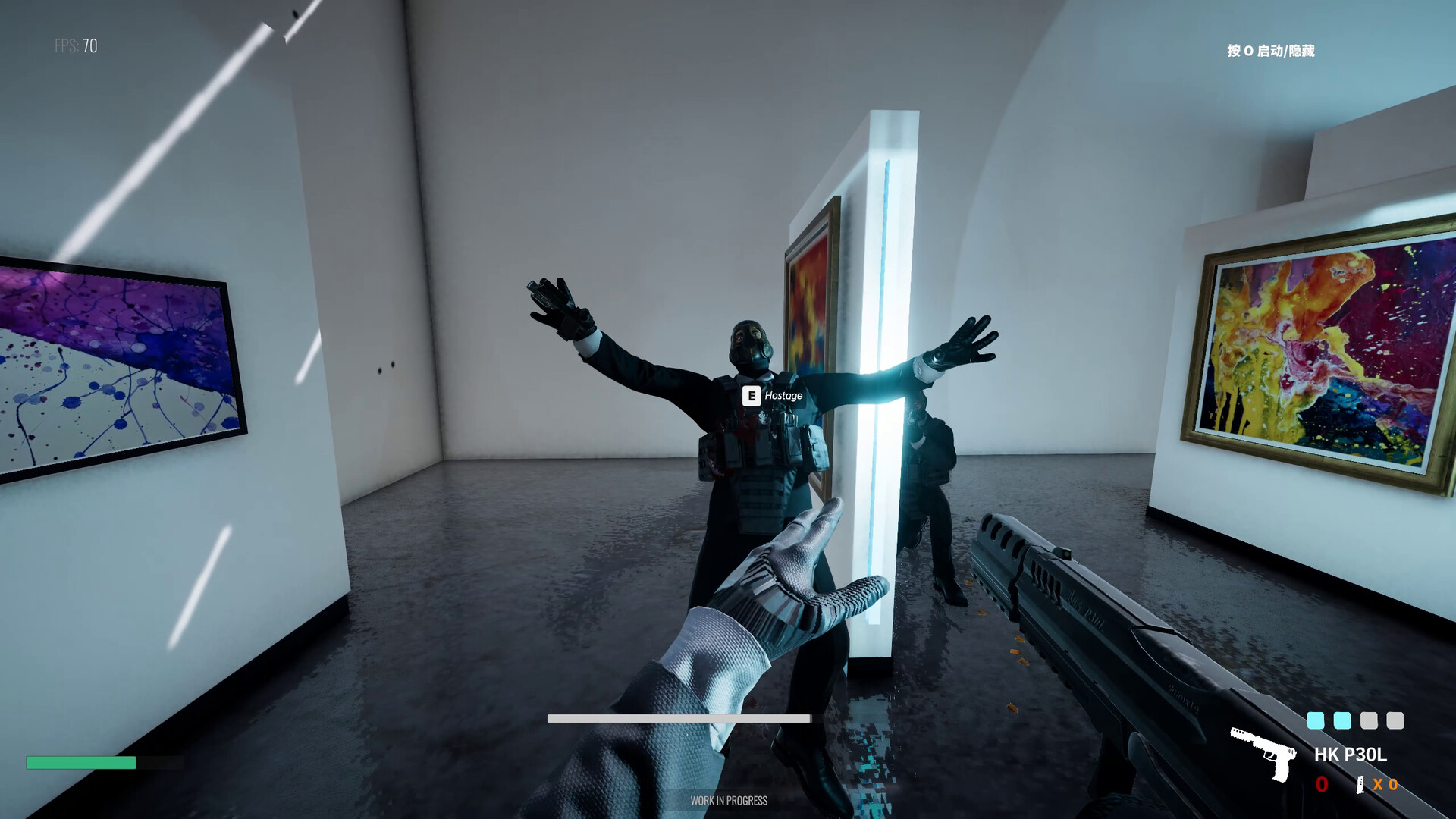1456x819 pixels.
Task: Click the red ammo counter showing 0
Action: coord(1323,784)
